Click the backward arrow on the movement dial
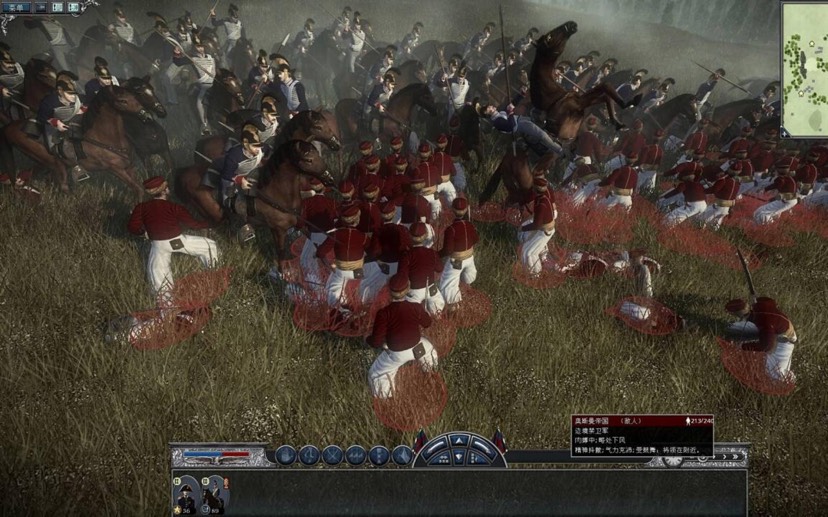The height and width of the screenshot is (517, 828). pos(459,459)
